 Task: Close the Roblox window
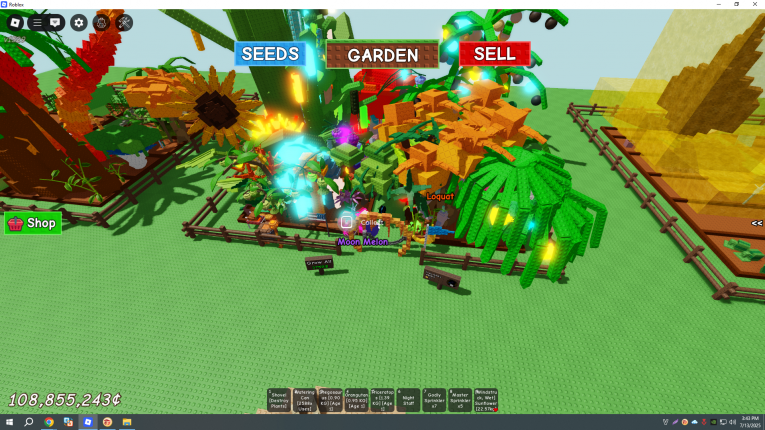(755, 4)
